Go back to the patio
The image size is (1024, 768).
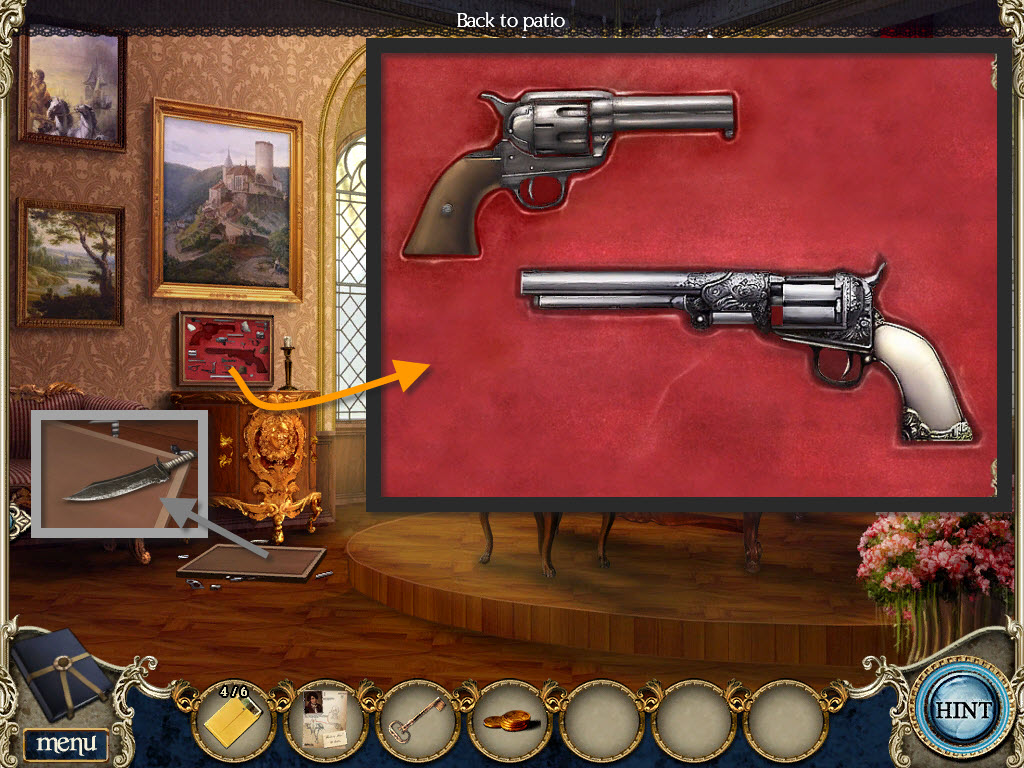pyautogui.click(x=510, y=21)
